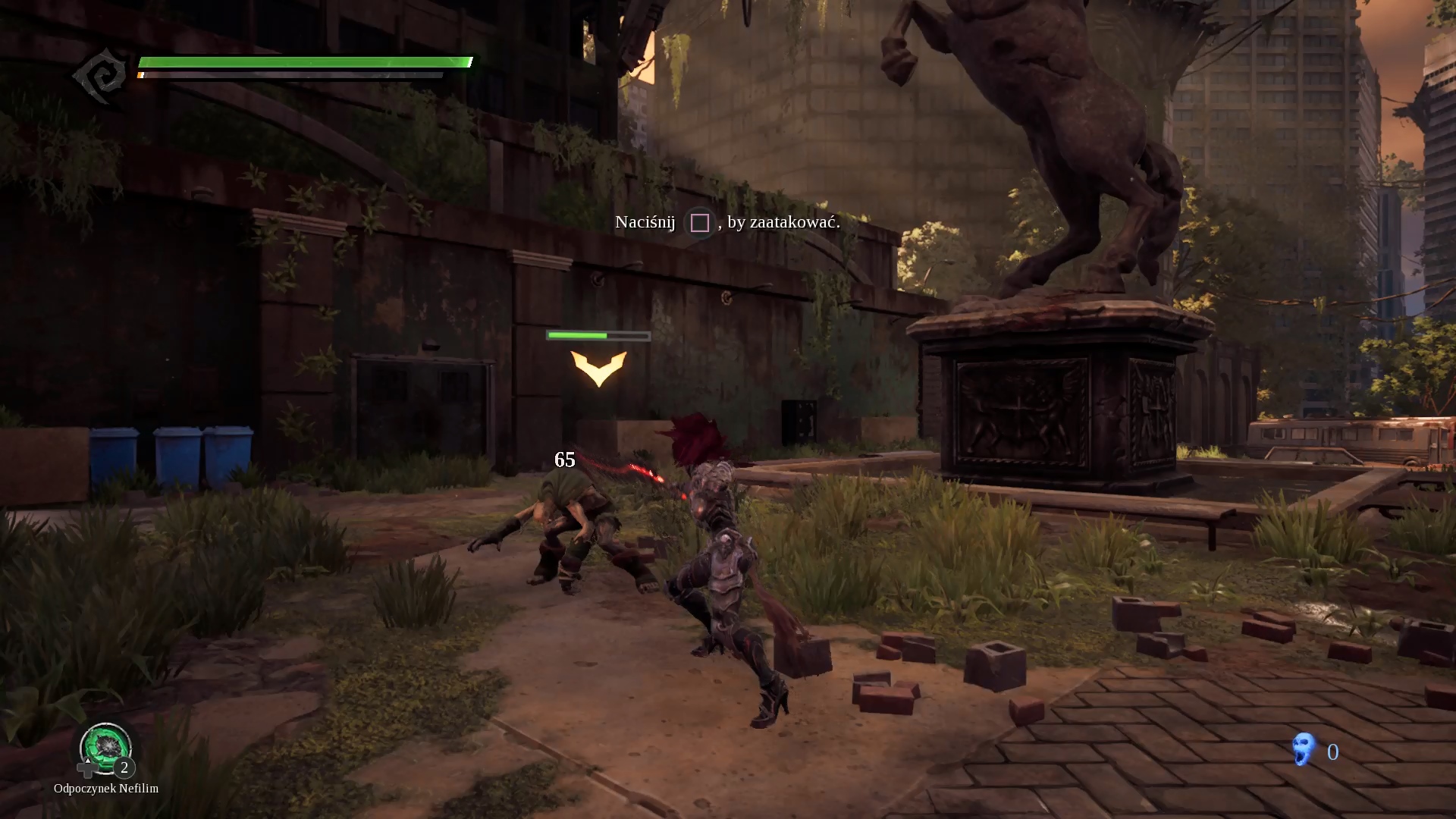Select the blue soul currency icon
This screenshot has width=1456, height=819.
pyautogui.click(x=1303, y=750)
